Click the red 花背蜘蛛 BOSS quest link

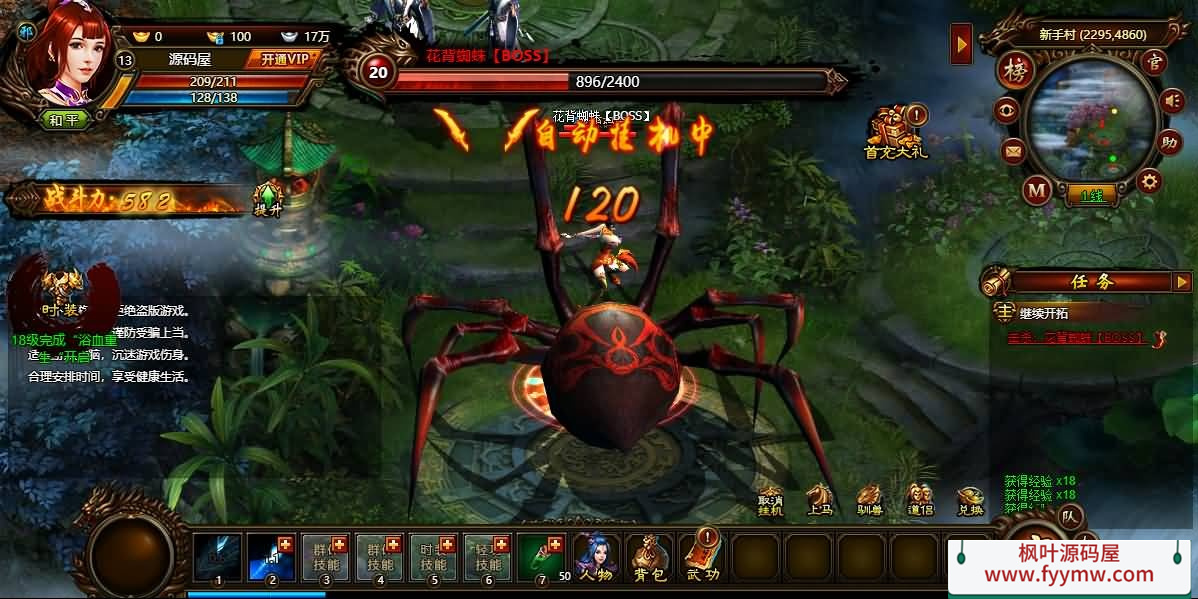click(1076, 338)
